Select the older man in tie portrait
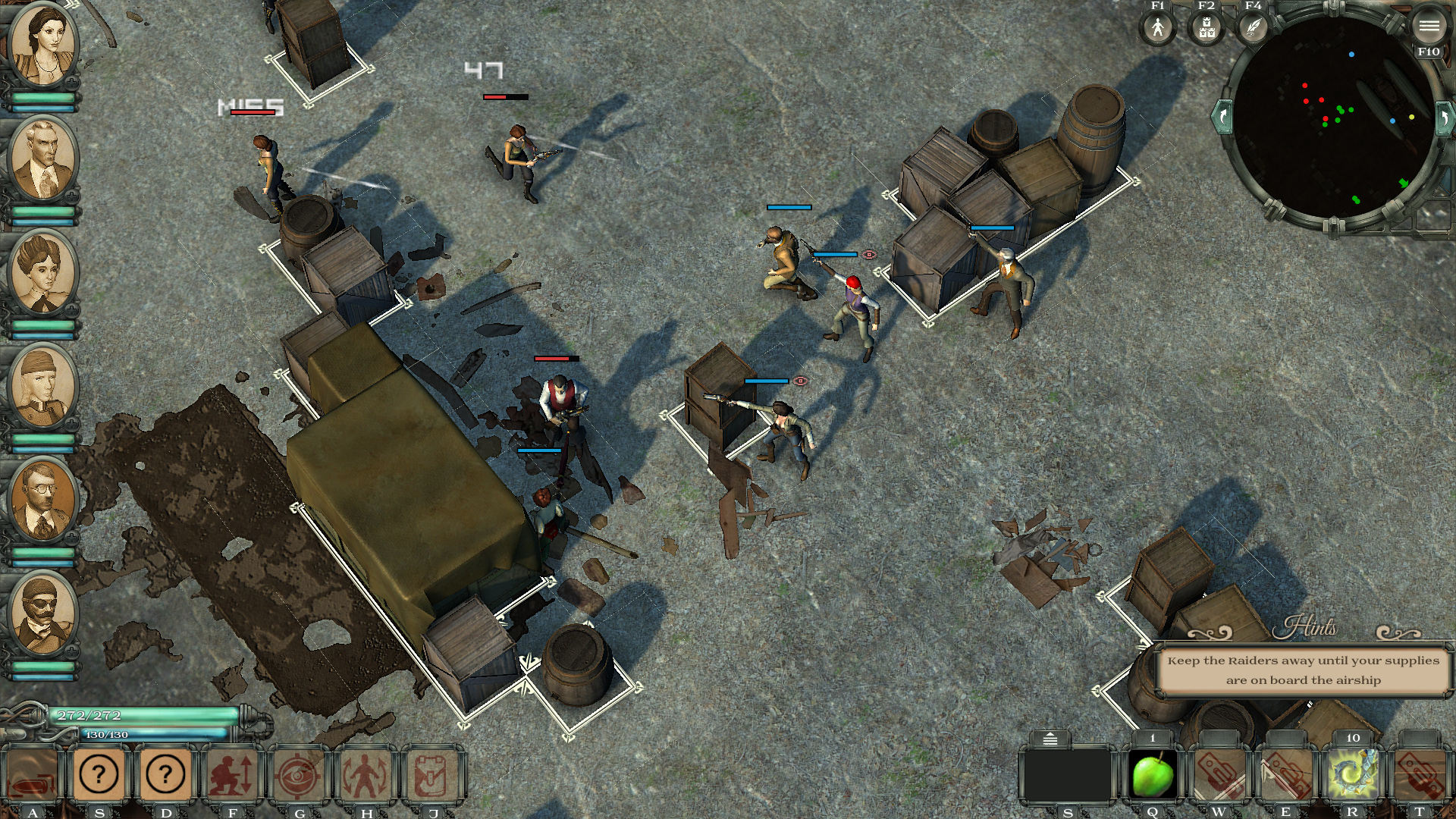This screenshot has width=1456, height=819. (43, 159)
